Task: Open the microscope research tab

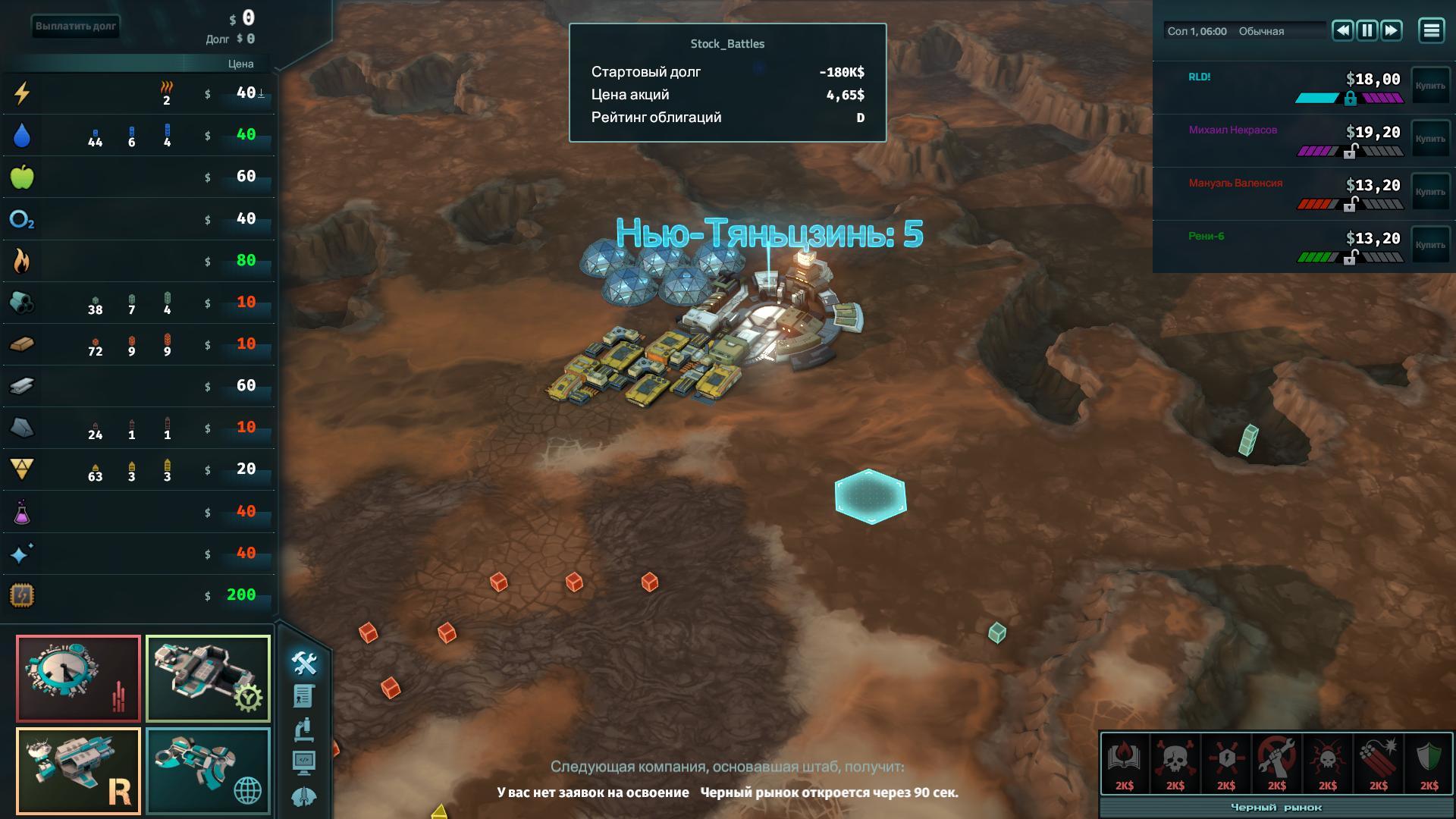Action: 303,730
